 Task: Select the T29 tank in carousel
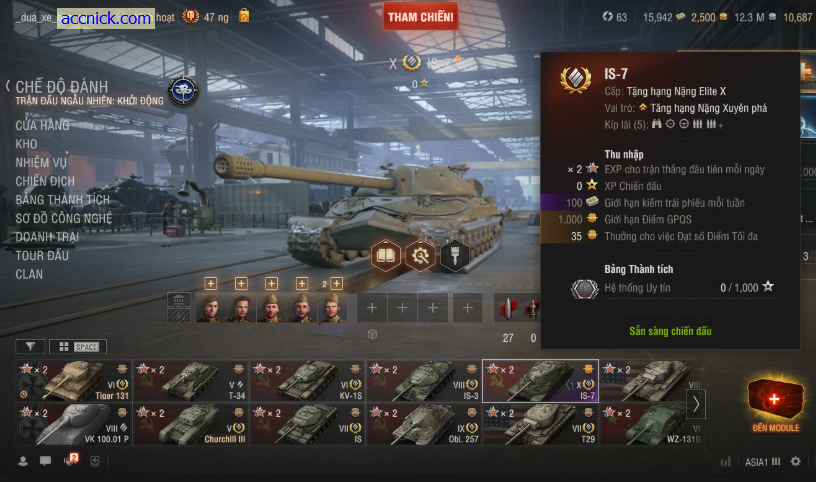click(540, 424)
